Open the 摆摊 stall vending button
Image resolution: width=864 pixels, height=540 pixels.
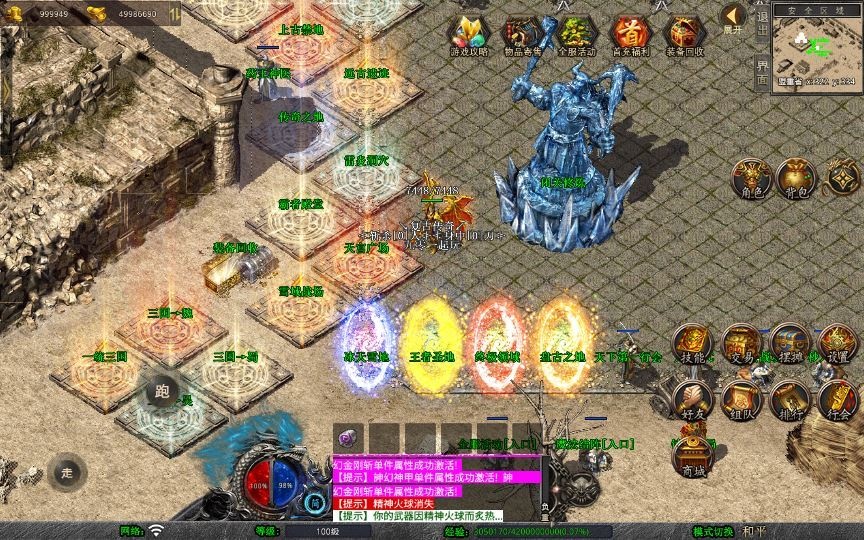pos(790,344)
